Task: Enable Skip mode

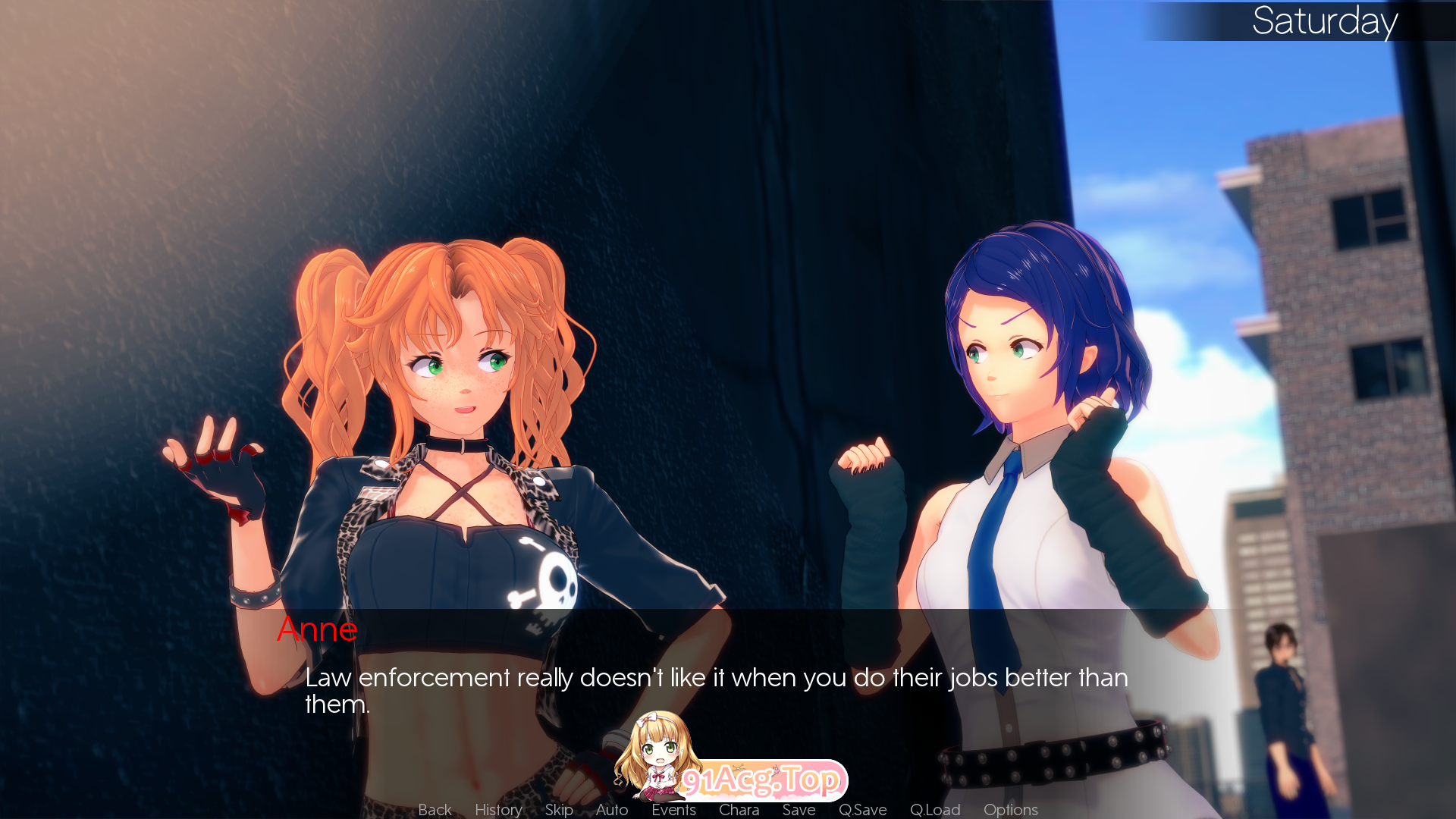Action: tap(559, 810)
